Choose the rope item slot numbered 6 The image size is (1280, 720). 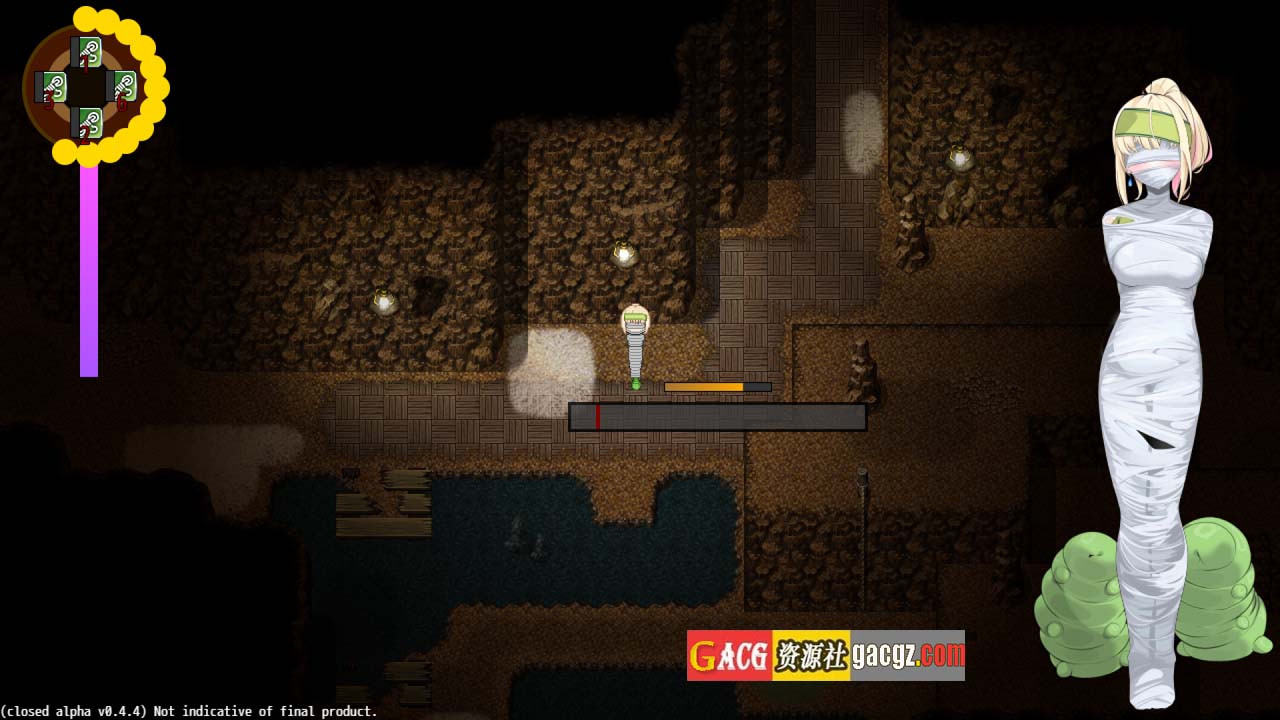coord(123,87)
